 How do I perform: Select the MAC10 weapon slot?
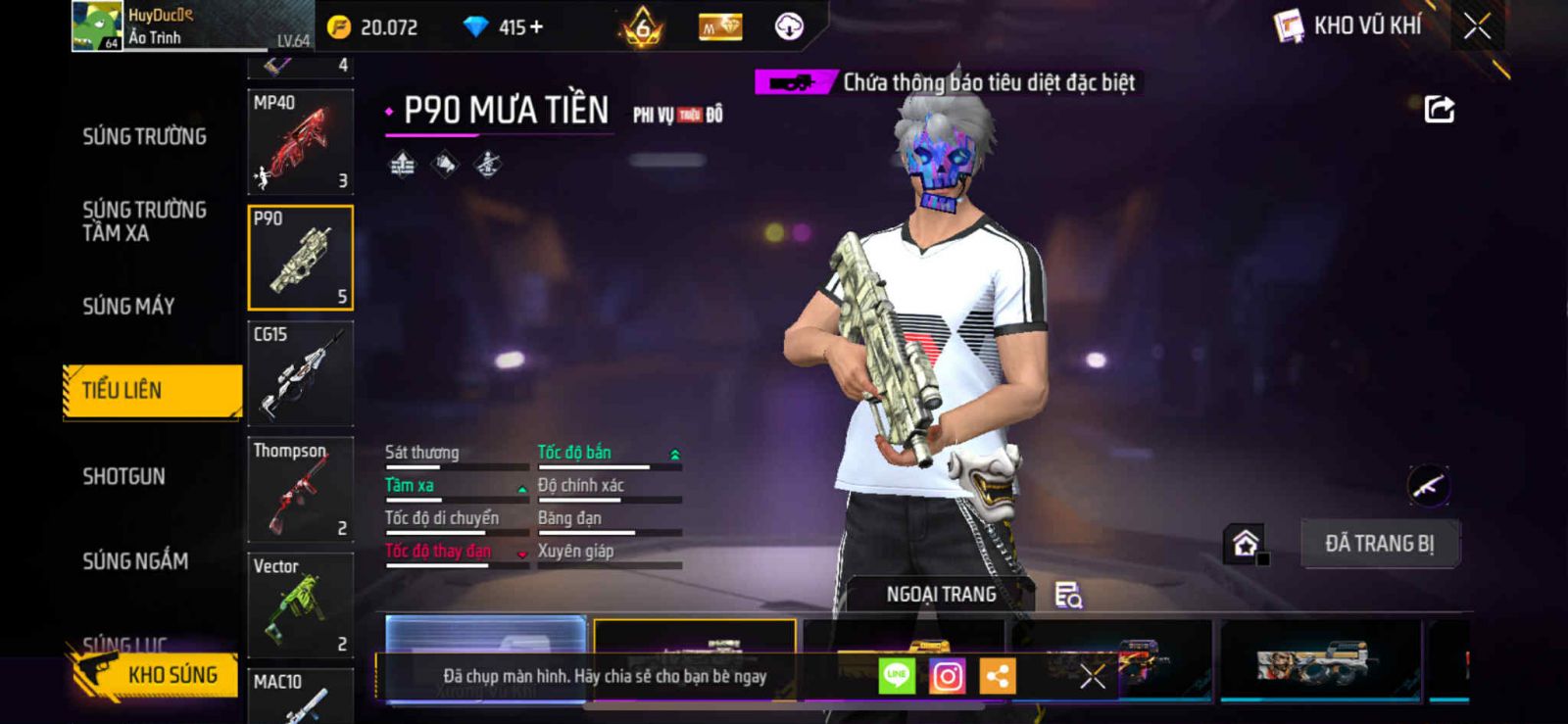point(300,696)
